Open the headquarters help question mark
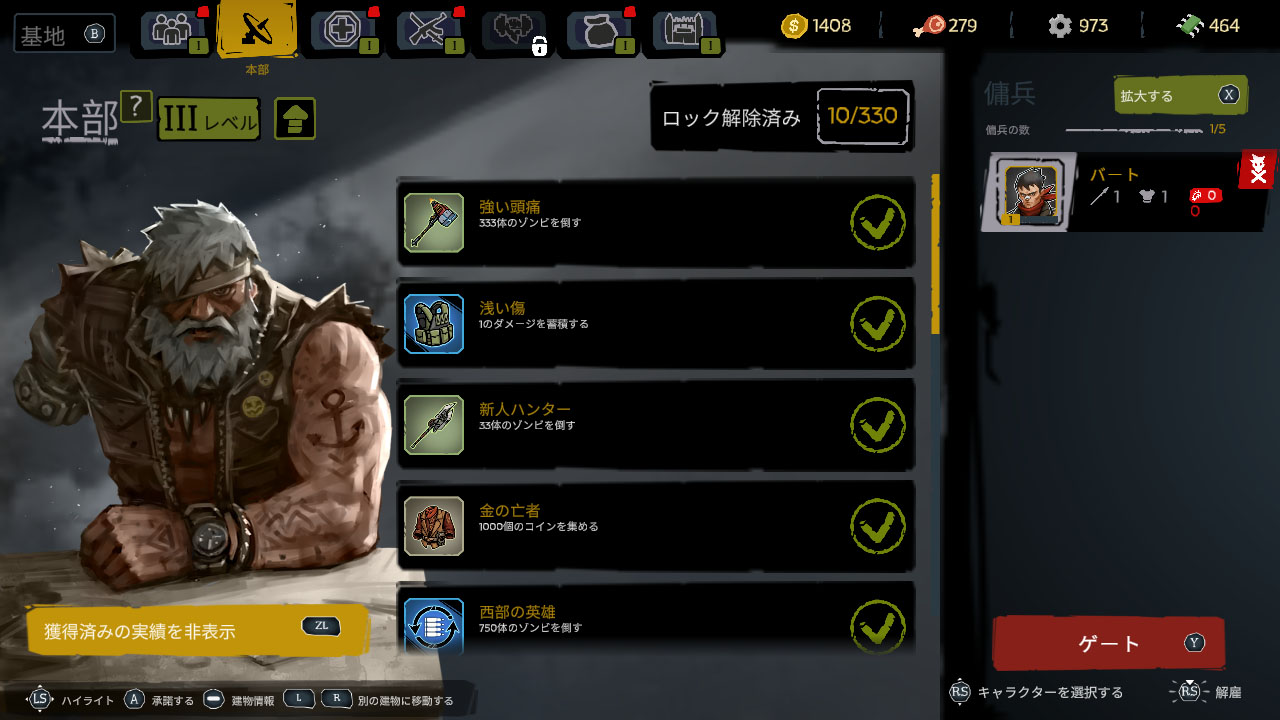This screenshot has height=720, width=1280. 136,106
